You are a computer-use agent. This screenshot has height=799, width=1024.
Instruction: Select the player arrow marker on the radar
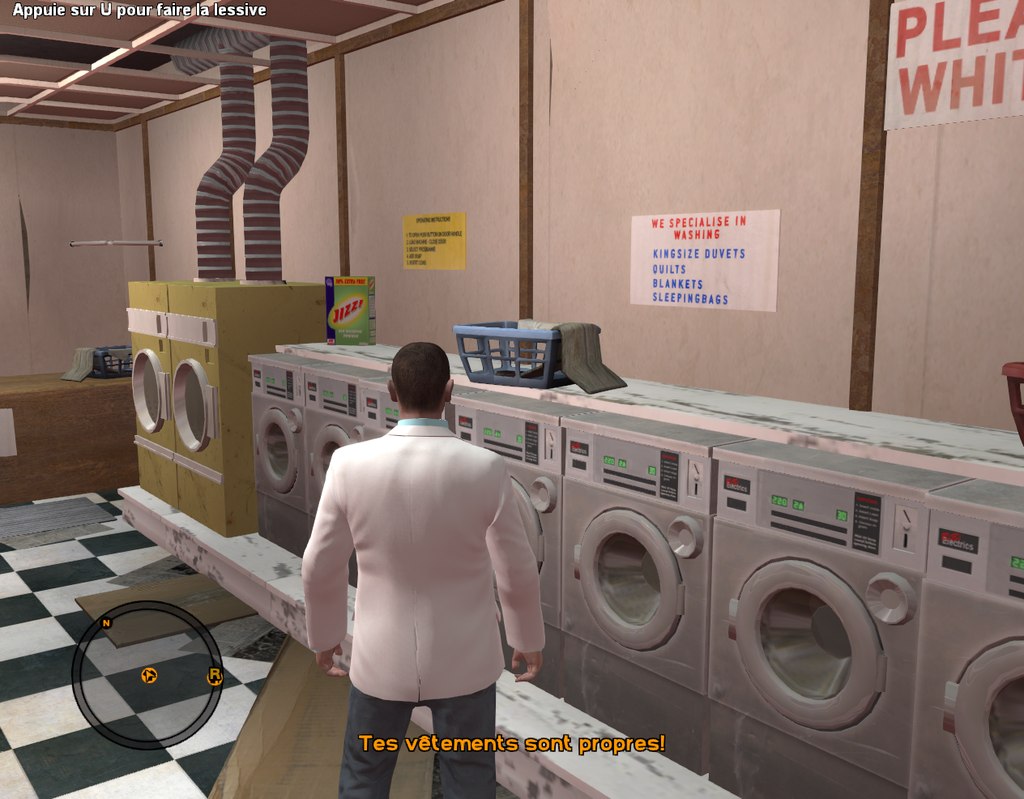(149, 676)
